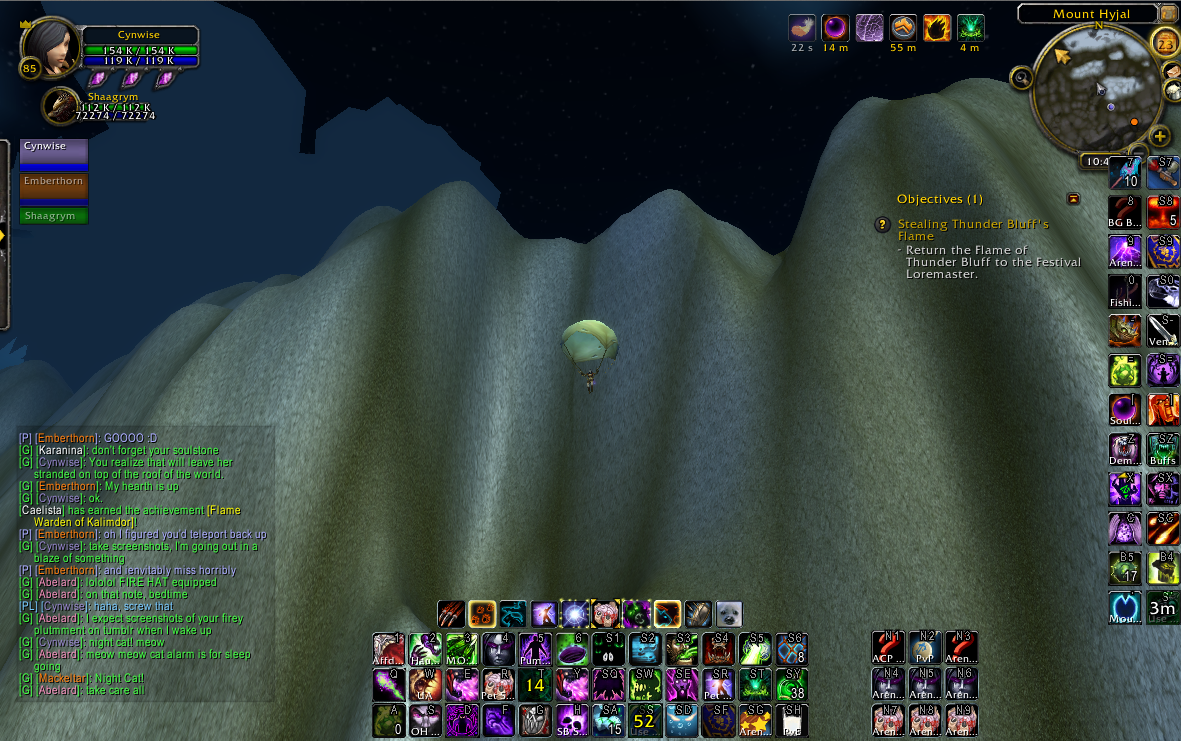Click the UA ability on key W
1181x741 pixels.
(x=424, y=684)
